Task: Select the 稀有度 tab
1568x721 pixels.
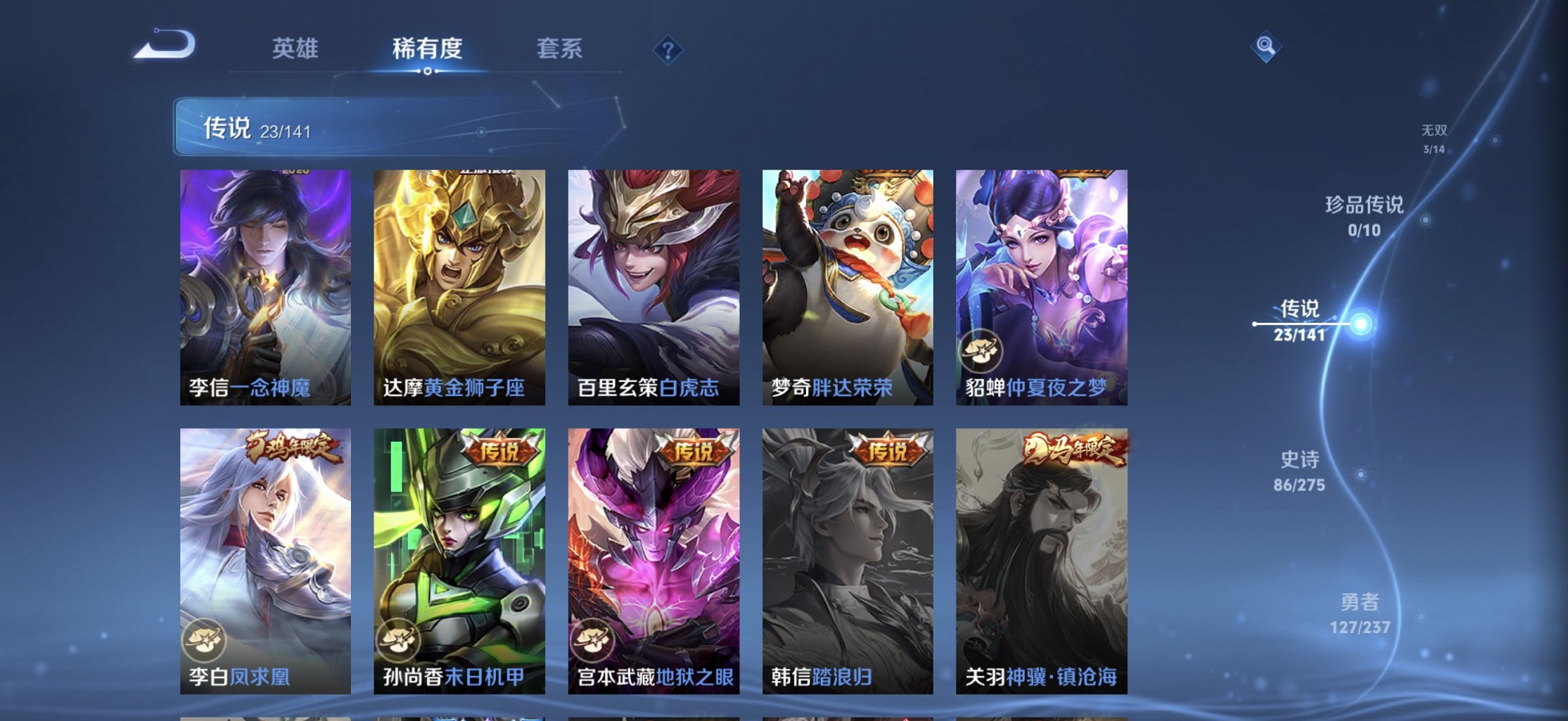Action: [x=428, y=49]
